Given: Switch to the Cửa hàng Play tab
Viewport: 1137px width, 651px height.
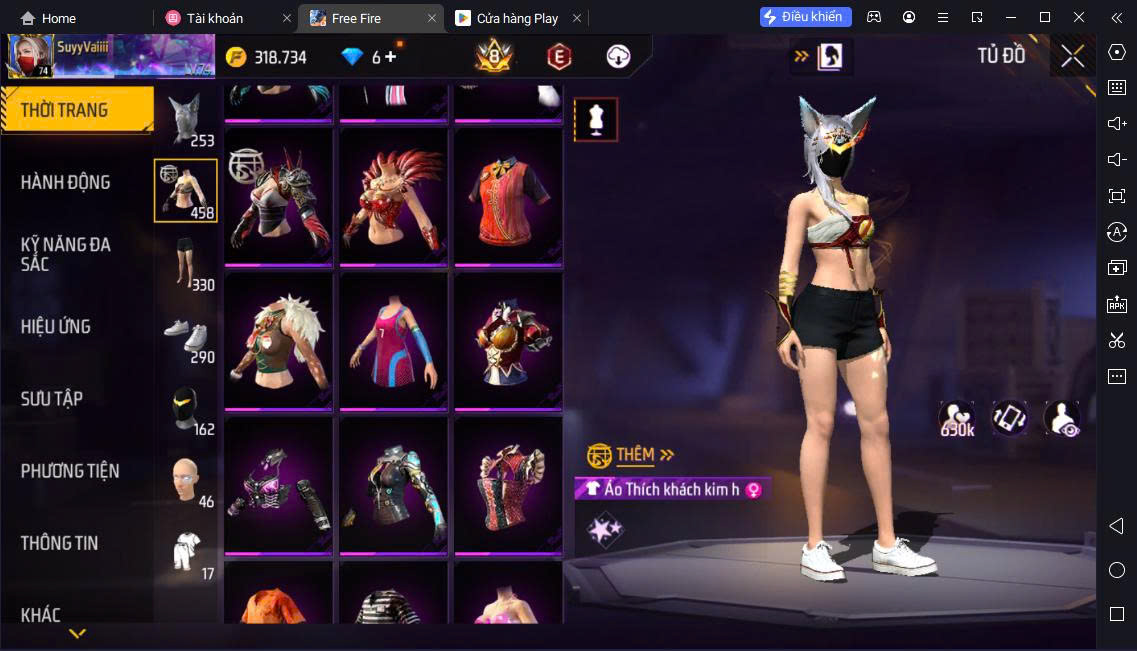Looking at the screenshot, I should pyautogui.click(x=517, y=18).
